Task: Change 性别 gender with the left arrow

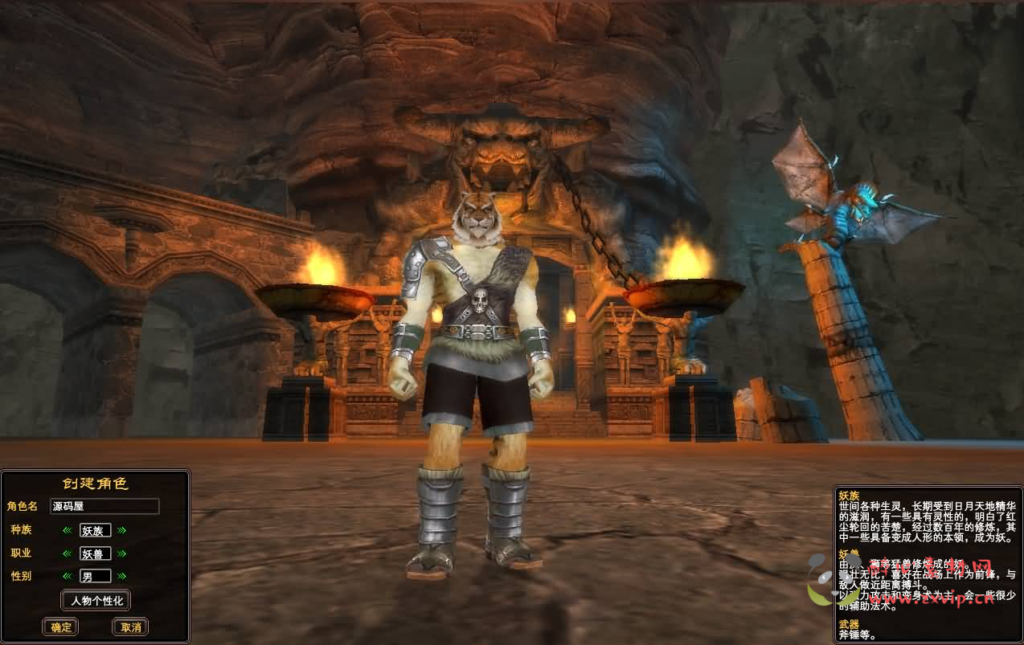Action: (x=67, y=576)
